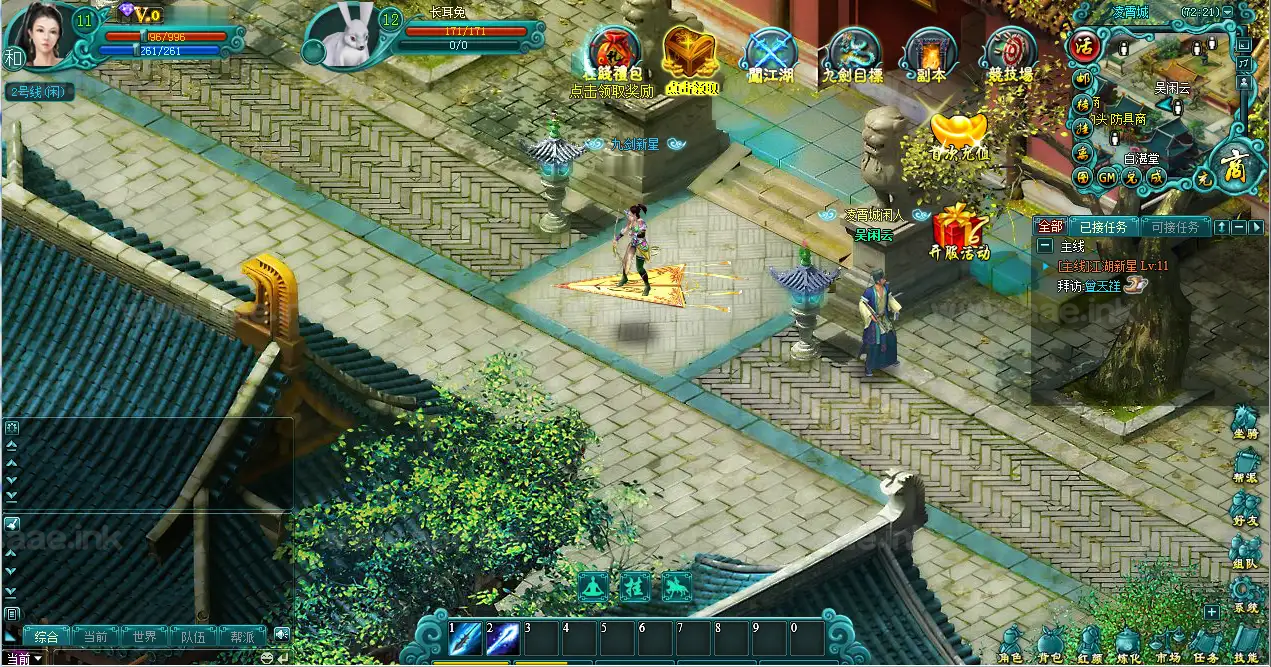Open the 开服活动 gift box event

click(x=959, y=229)
